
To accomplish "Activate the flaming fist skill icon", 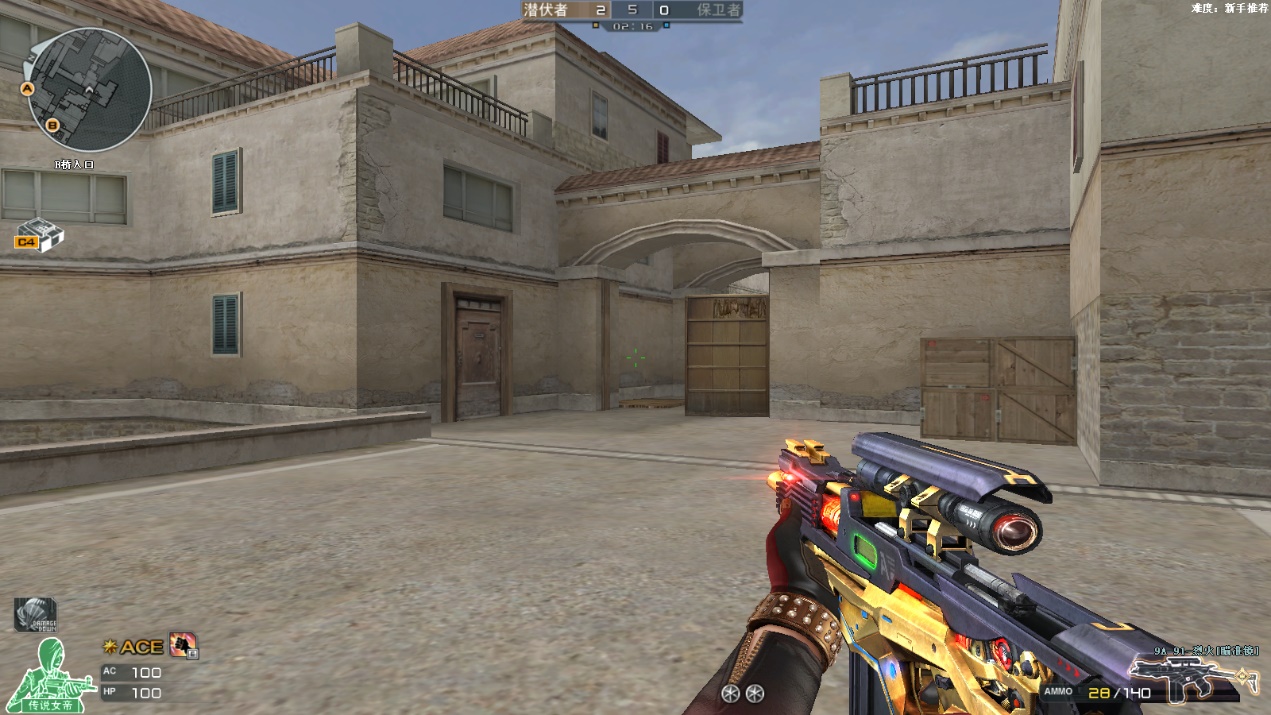I will (x=183, y=645).
